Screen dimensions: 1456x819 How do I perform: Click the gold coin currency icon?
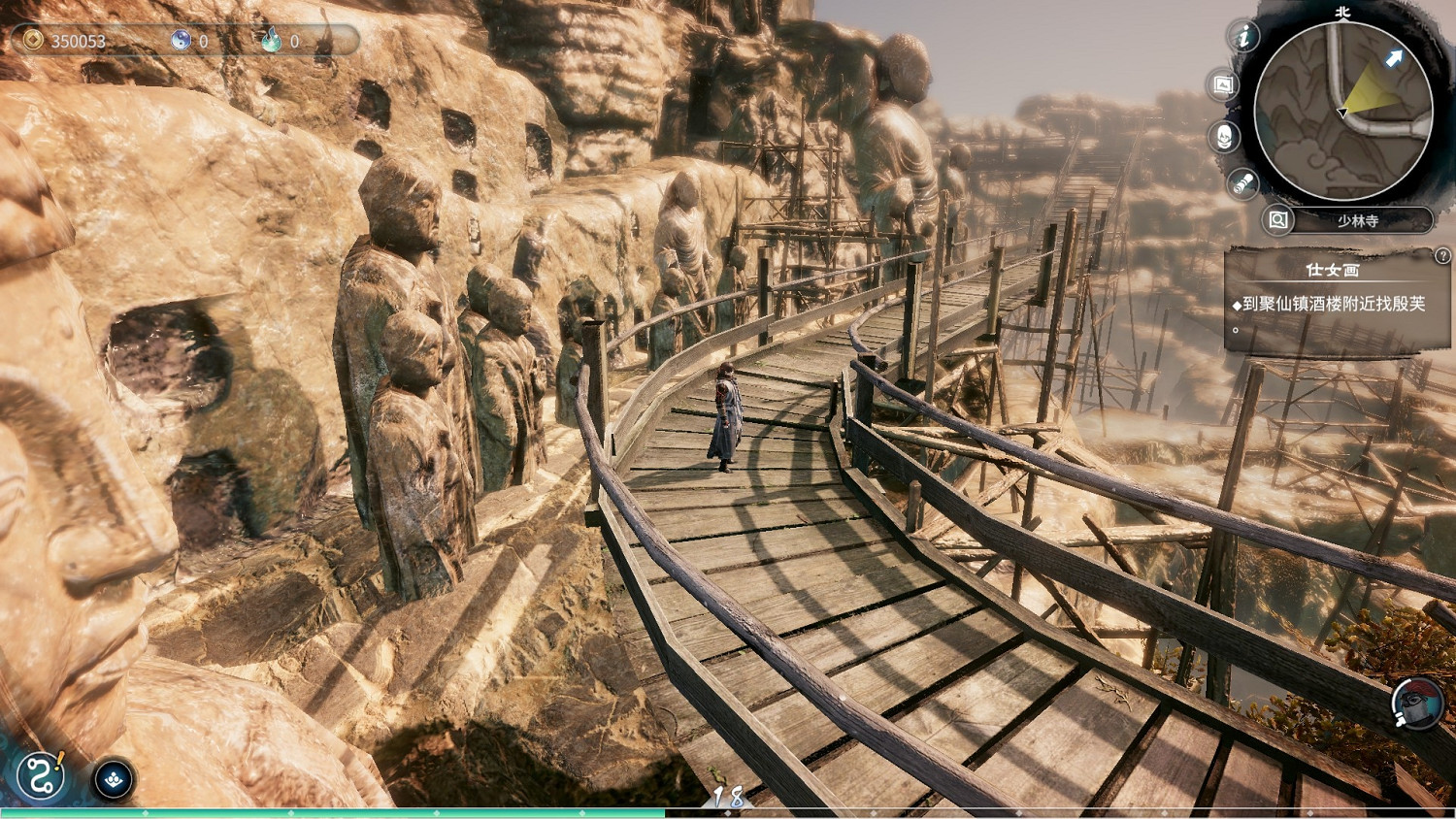34,40
